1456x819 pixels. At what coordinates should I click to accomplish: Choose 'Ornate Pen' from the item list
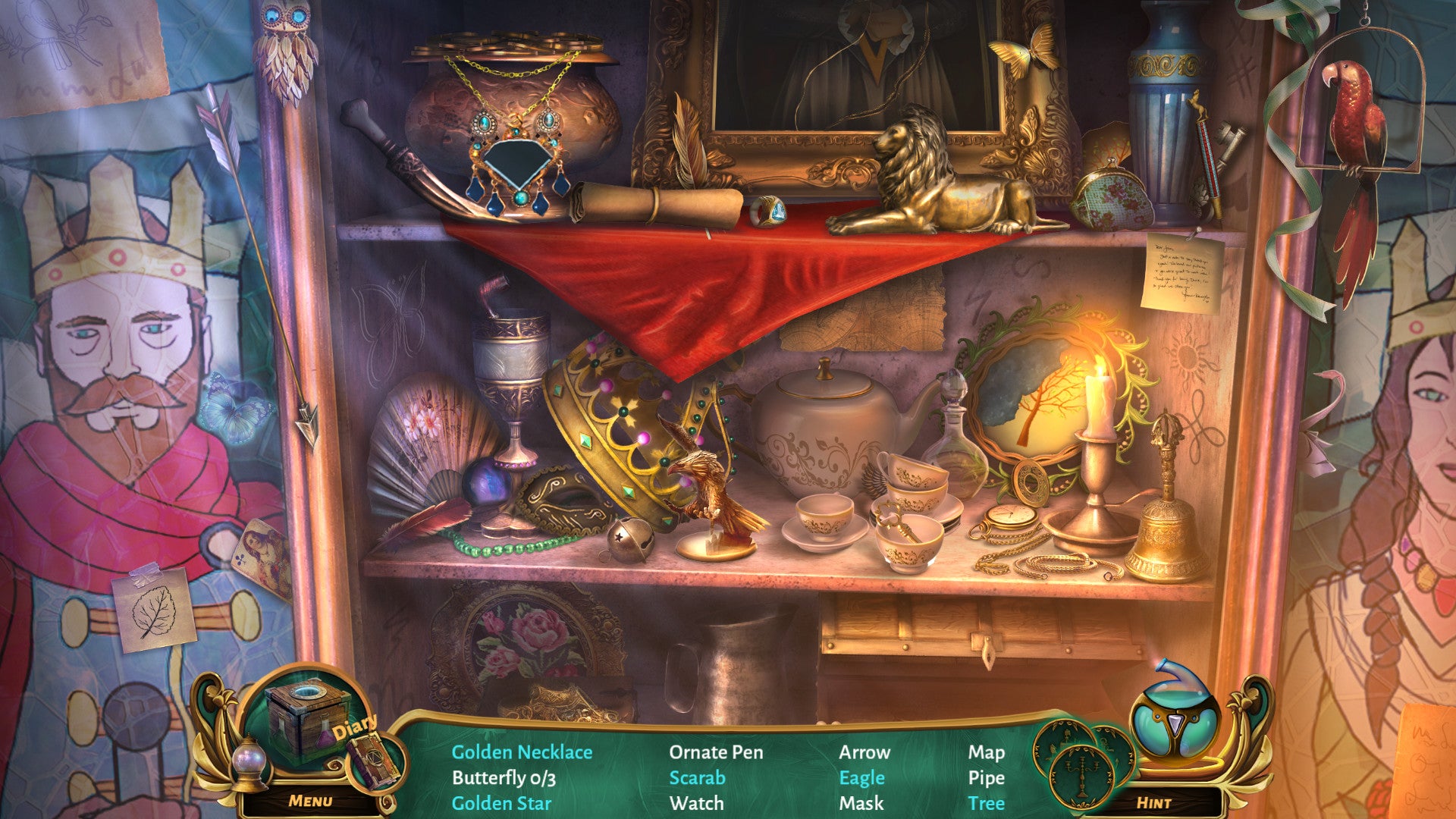(716, 752)
